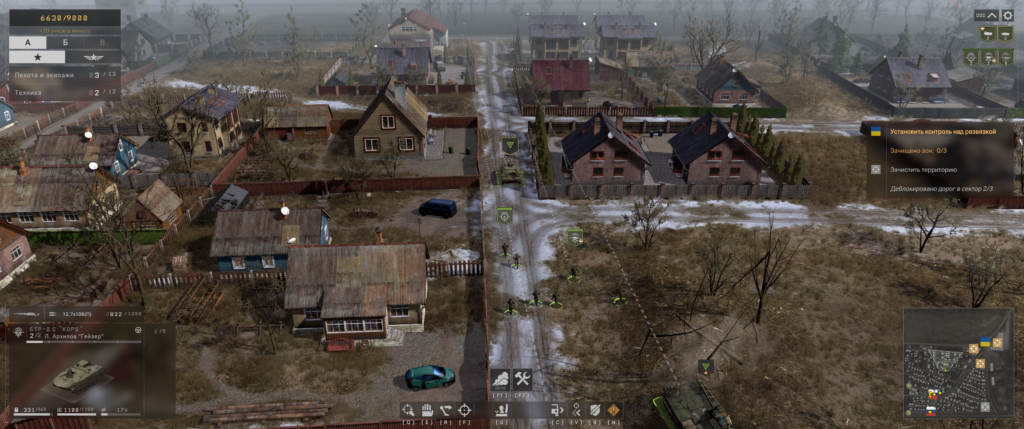This screenshot has width=1024, height=429.
Task: Switch to the winged star category tab
Action: tap(93, 58)
